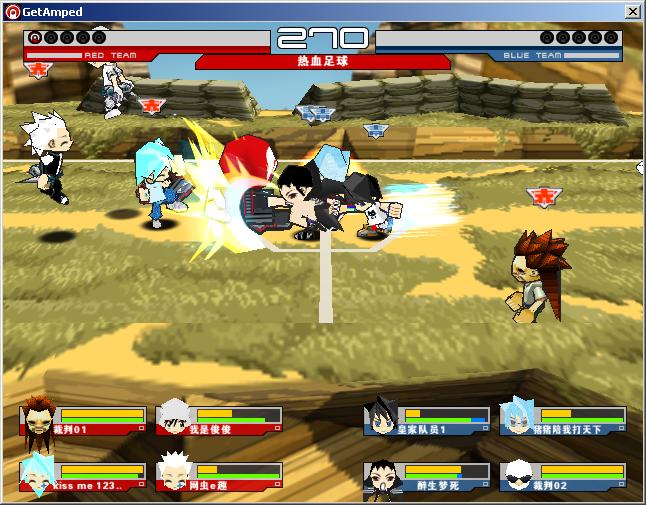Viewport: 646px width, 505px height.
Task: Select player panel 裁判01
Action: pos(83,419)
